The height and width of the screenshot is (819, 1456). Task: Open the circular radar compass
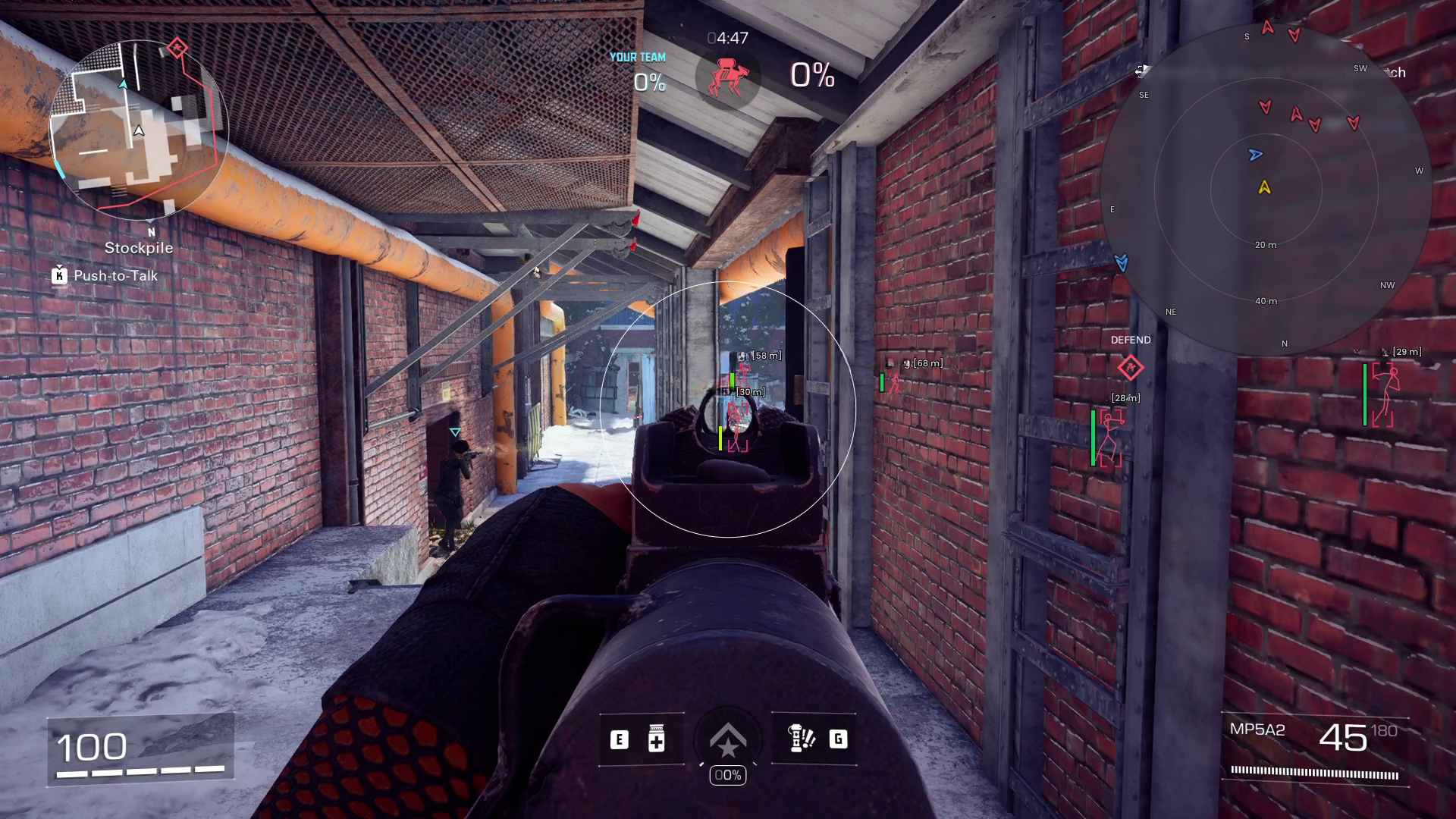click(x=1265, y=188)
